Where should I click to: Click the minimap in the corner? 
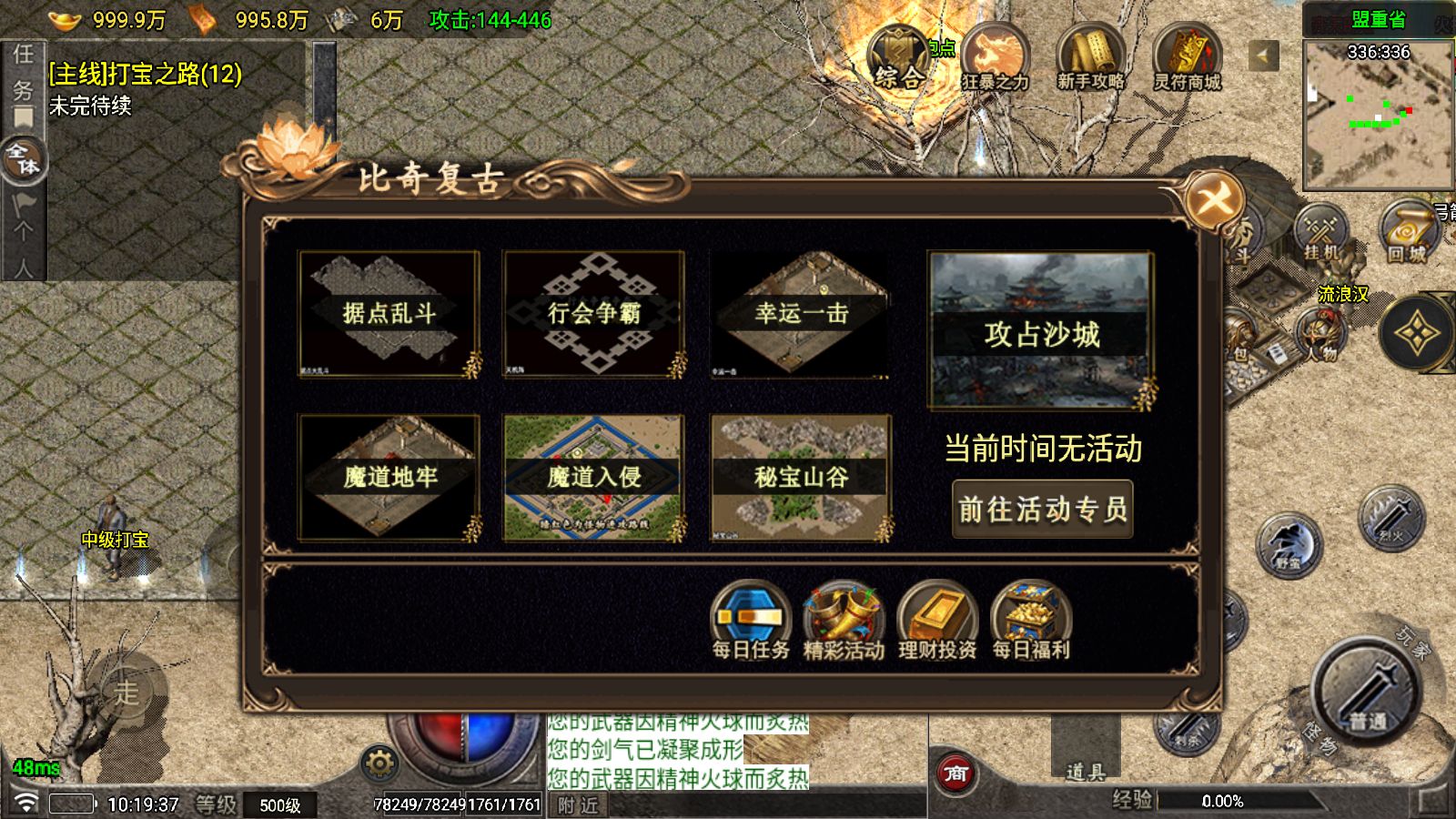click(x=1378, y=114)
